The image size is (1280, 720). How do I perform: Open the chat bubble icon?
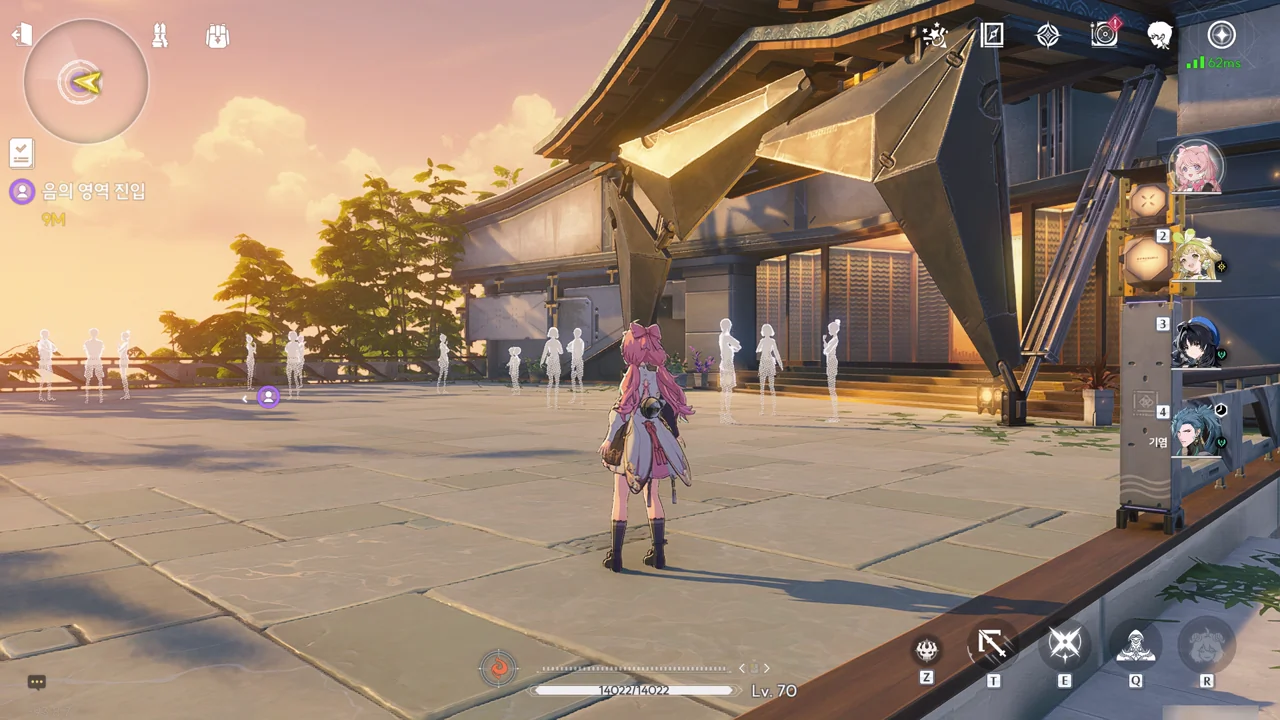[x=37, y=682]
